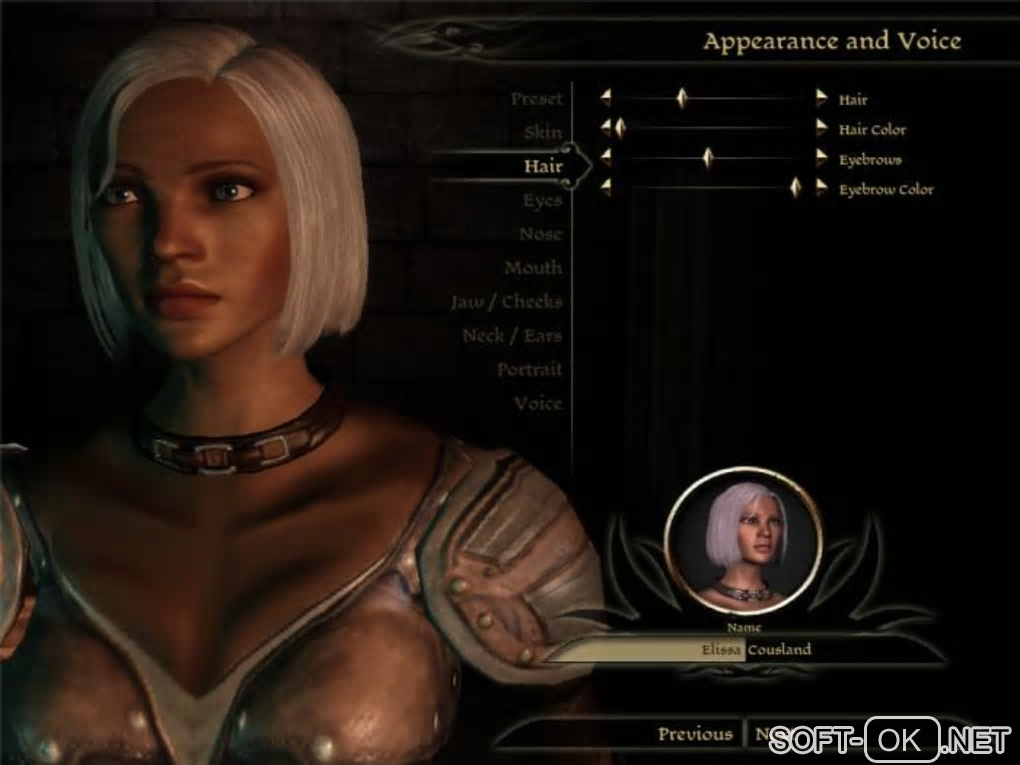Open the Mouth options
Image resolution: width=1020 pixels, height=765 pixels.
[x=533, y=269]
